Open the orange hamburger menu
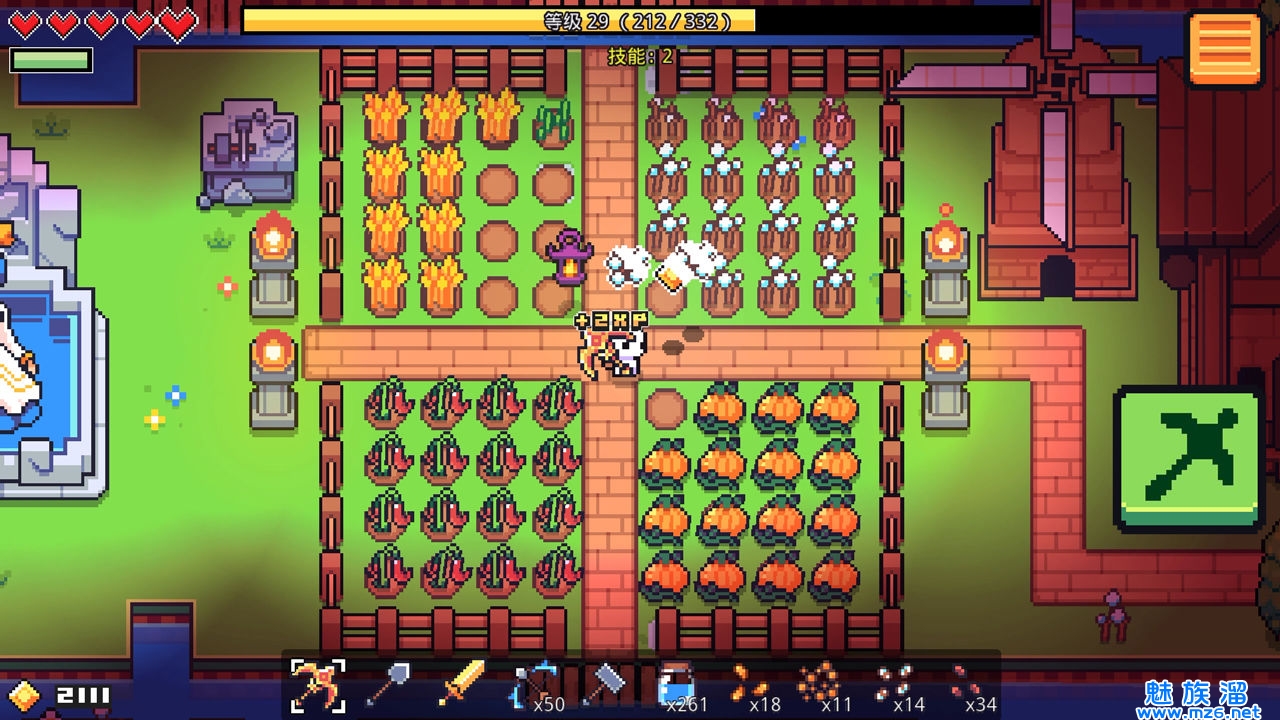The height and width of the screenshot is (720, 1280). point(1224,49)
